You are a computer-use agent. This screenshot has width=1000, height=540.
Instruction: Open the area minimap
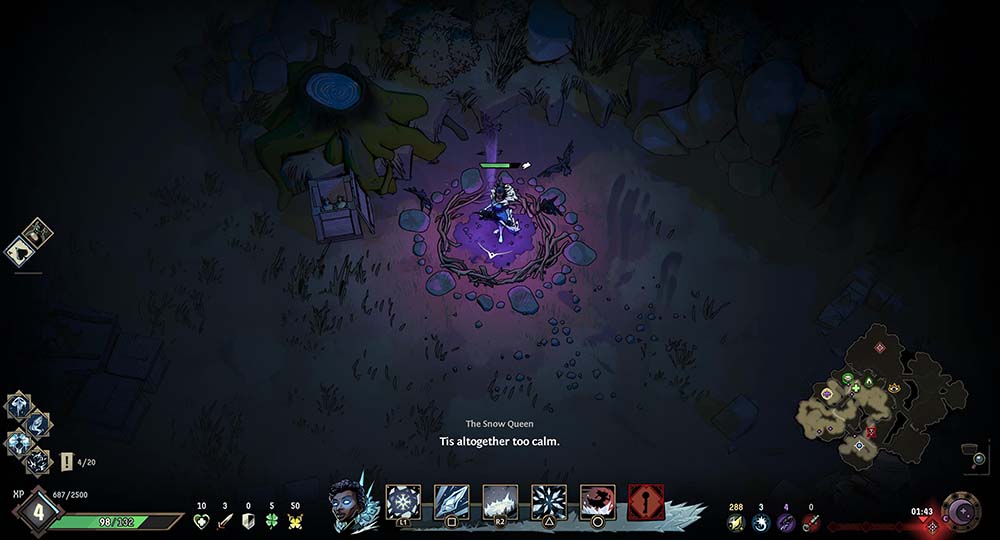[882, 393]
